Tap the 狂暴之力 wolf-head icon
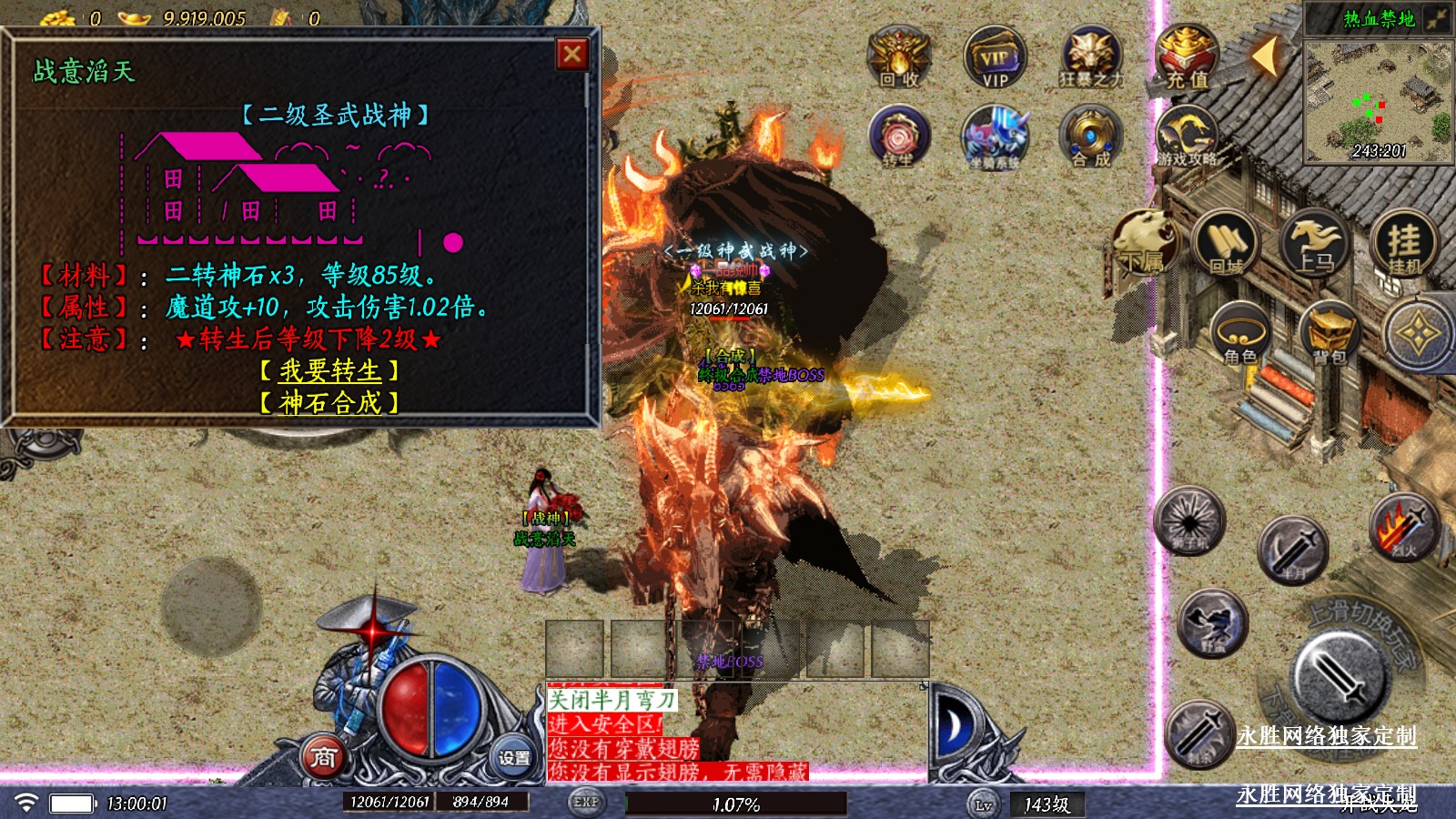The width and height of the screenshot is (1456, 819). click(1090, 56)
